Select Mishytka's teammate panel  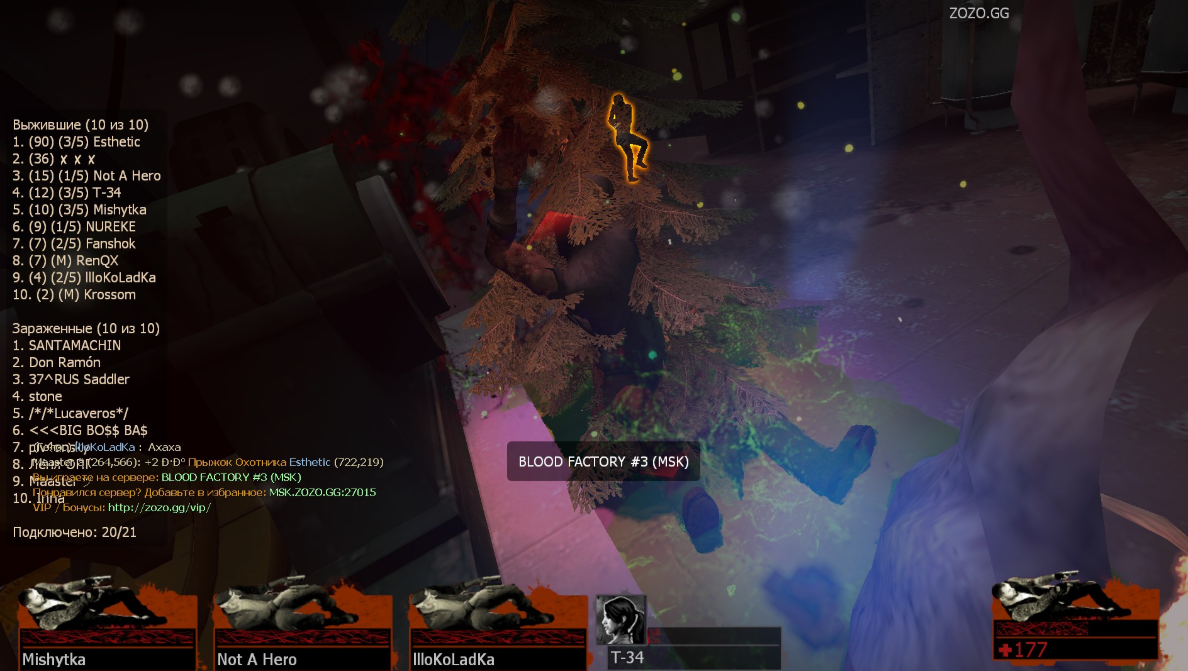108,627
